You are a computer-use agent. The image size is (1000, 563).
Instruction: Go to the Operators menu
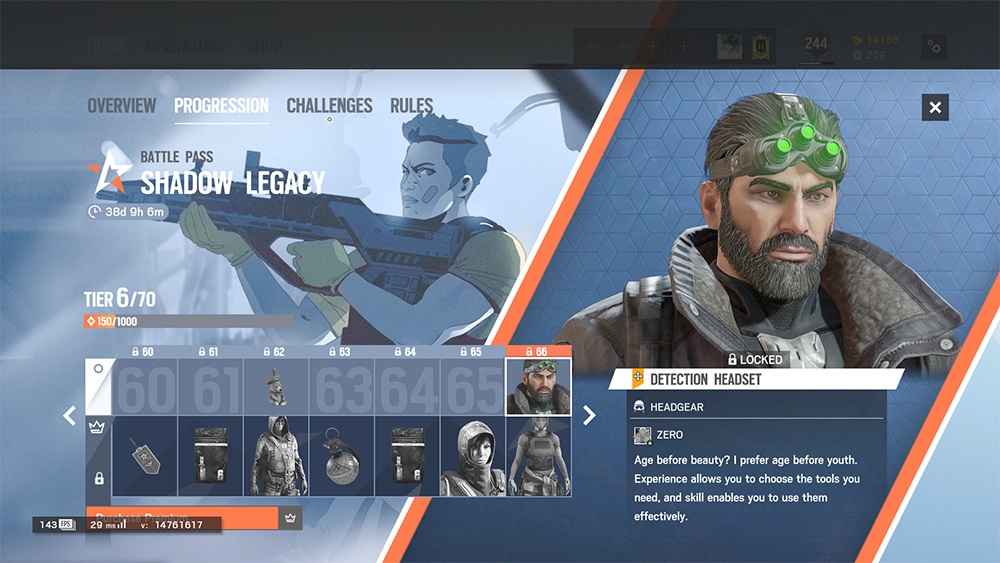186,46
